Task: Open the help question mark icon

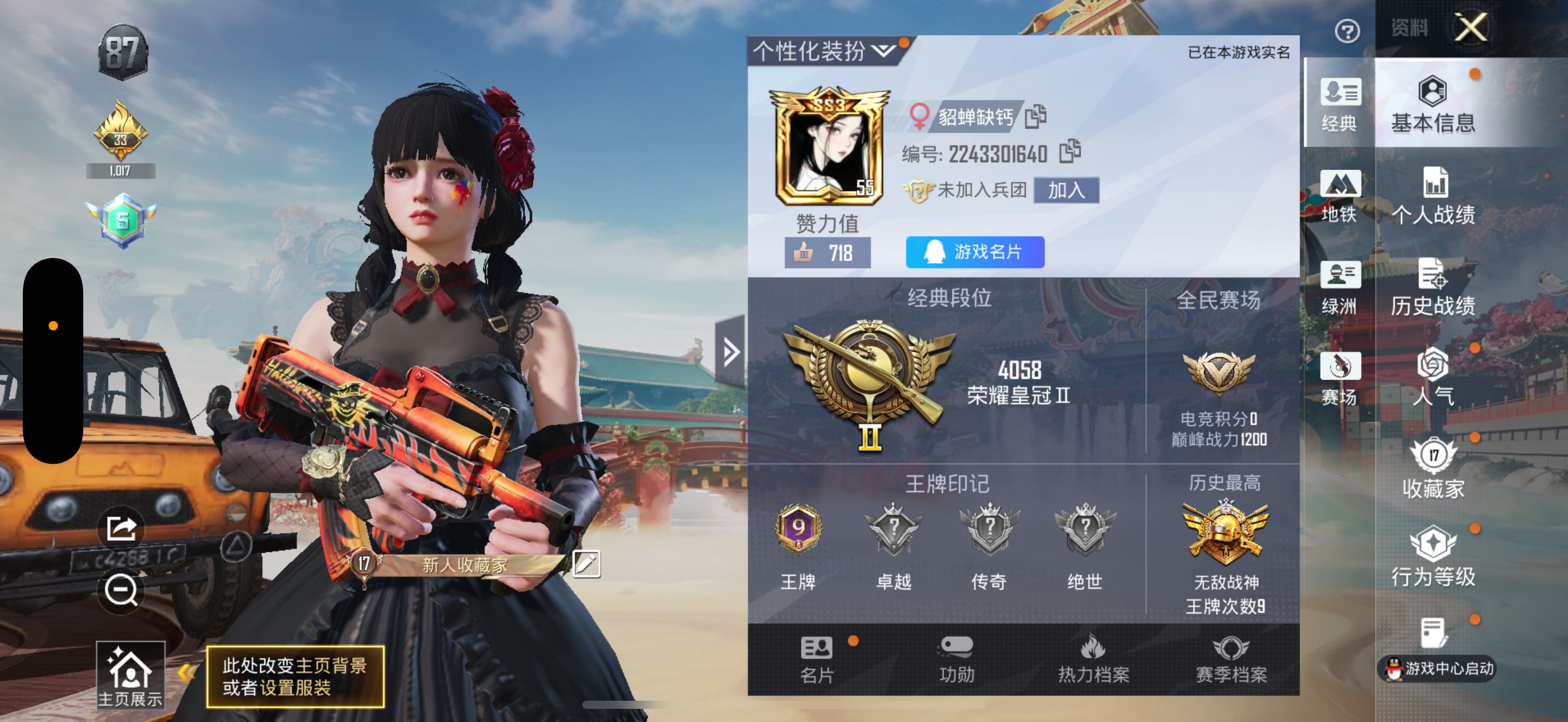Action: [x=1347, y=31]
